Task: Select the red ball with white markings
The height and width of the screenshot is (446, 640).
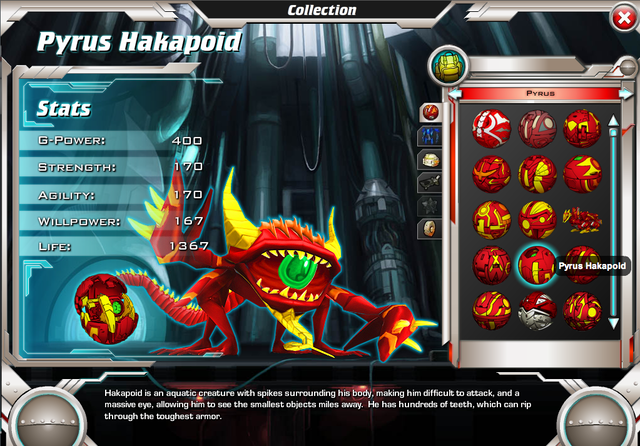Action: pos(491,128)
